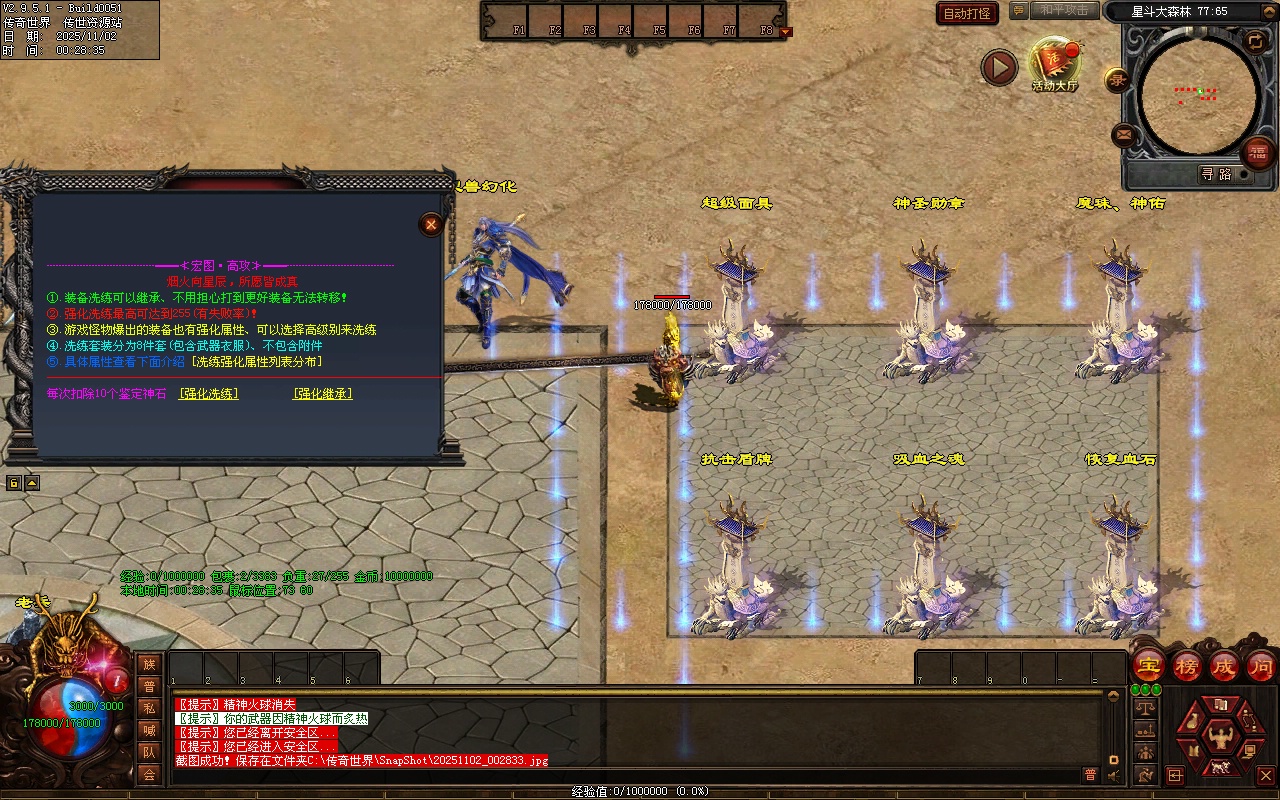Open the 活动大厅 events hall
Viewport: 1280px width, 800px height.
1054,62
